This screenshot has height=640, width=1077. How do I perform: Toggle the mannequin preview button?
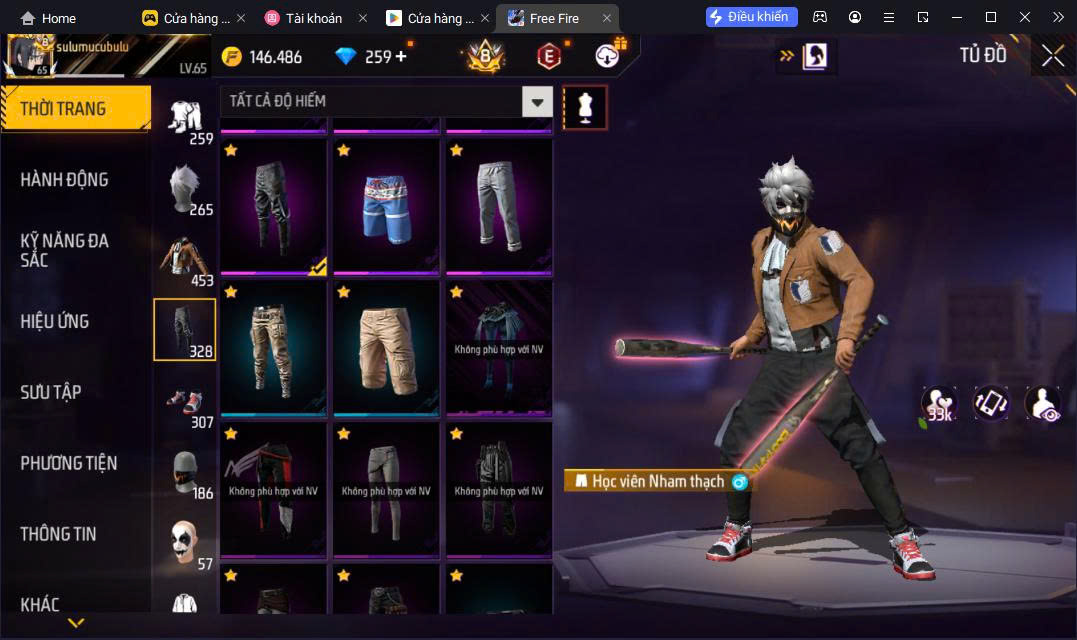coord(585,108)
